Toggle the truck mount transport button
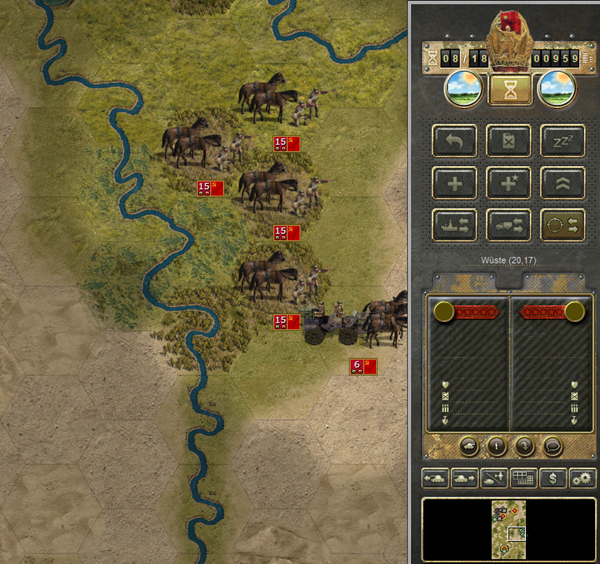 coord(508,225)
